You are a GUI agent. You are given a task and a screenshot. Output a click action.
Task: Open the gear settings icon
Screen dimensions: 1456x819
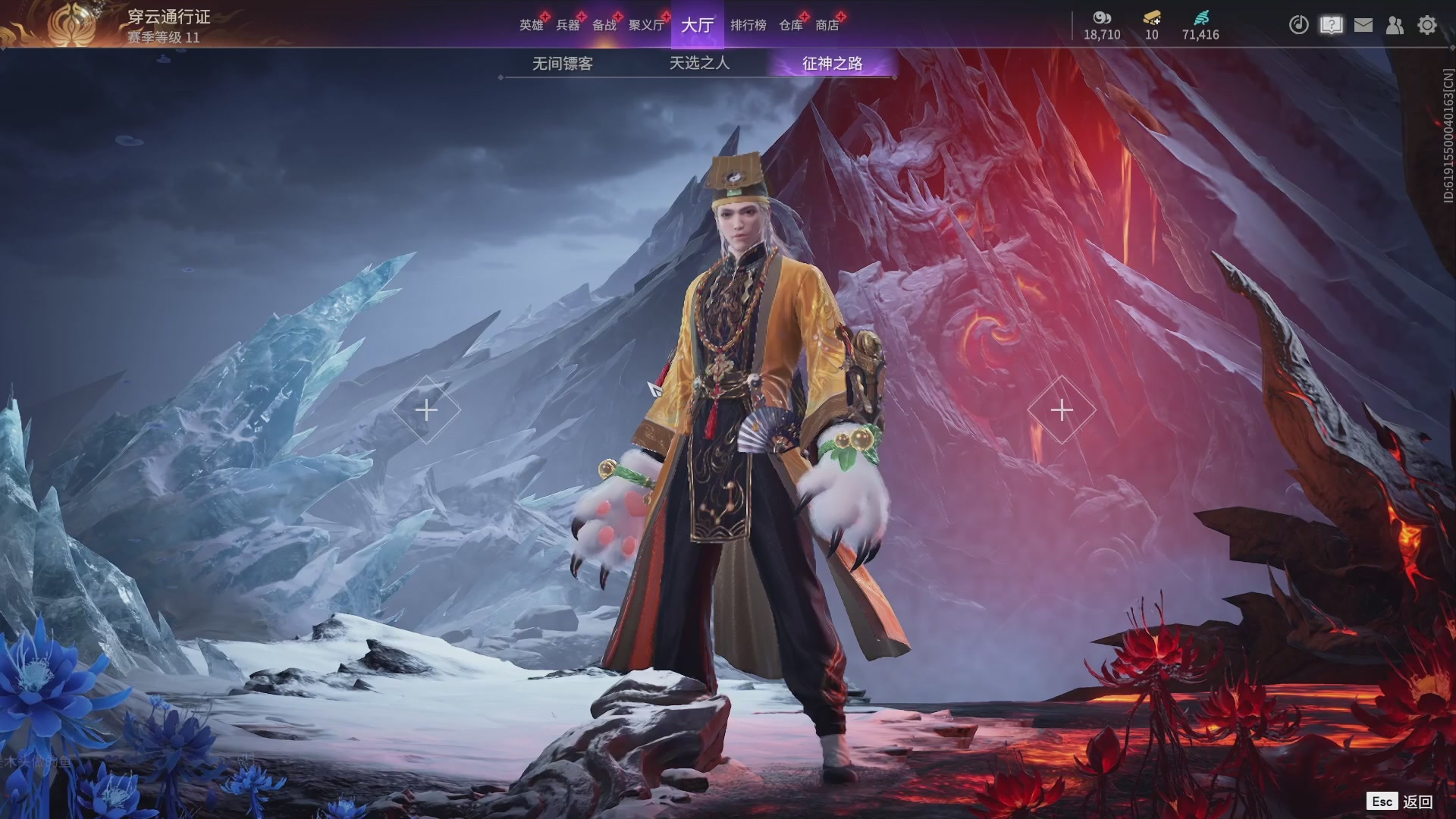coord(1427,25)
